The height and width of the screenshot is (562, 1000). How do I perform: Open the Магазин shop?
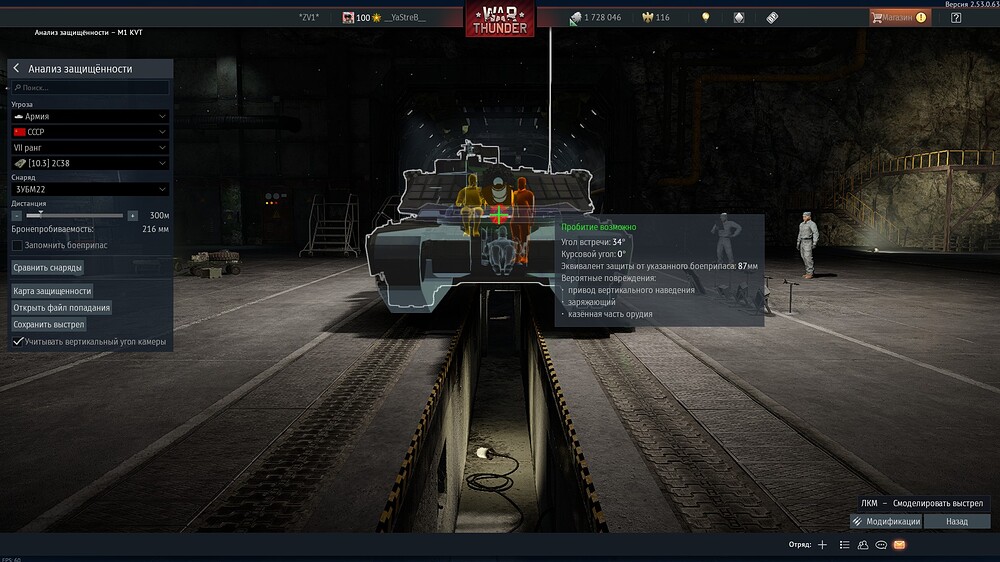click(898, 17)
